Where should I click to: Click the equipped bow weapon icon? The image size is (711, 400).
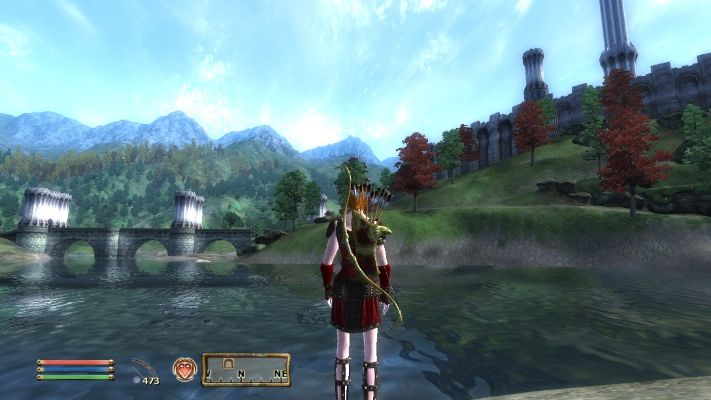coord(146,367)
